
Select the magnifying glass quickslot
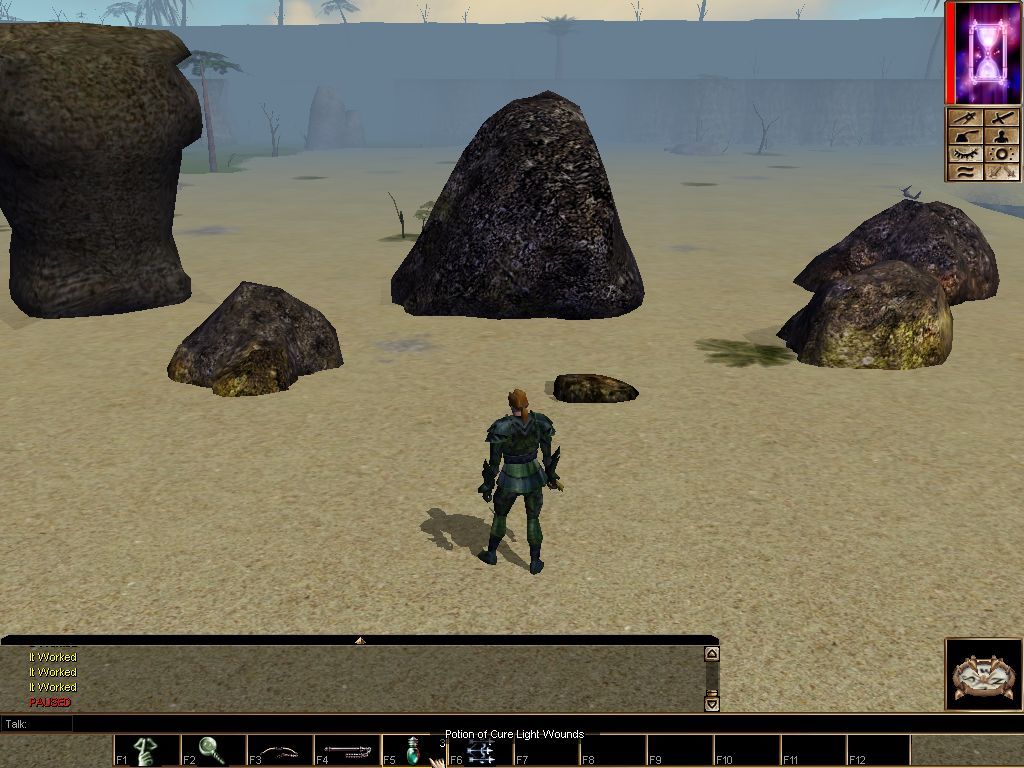click(x=213, y=750)
